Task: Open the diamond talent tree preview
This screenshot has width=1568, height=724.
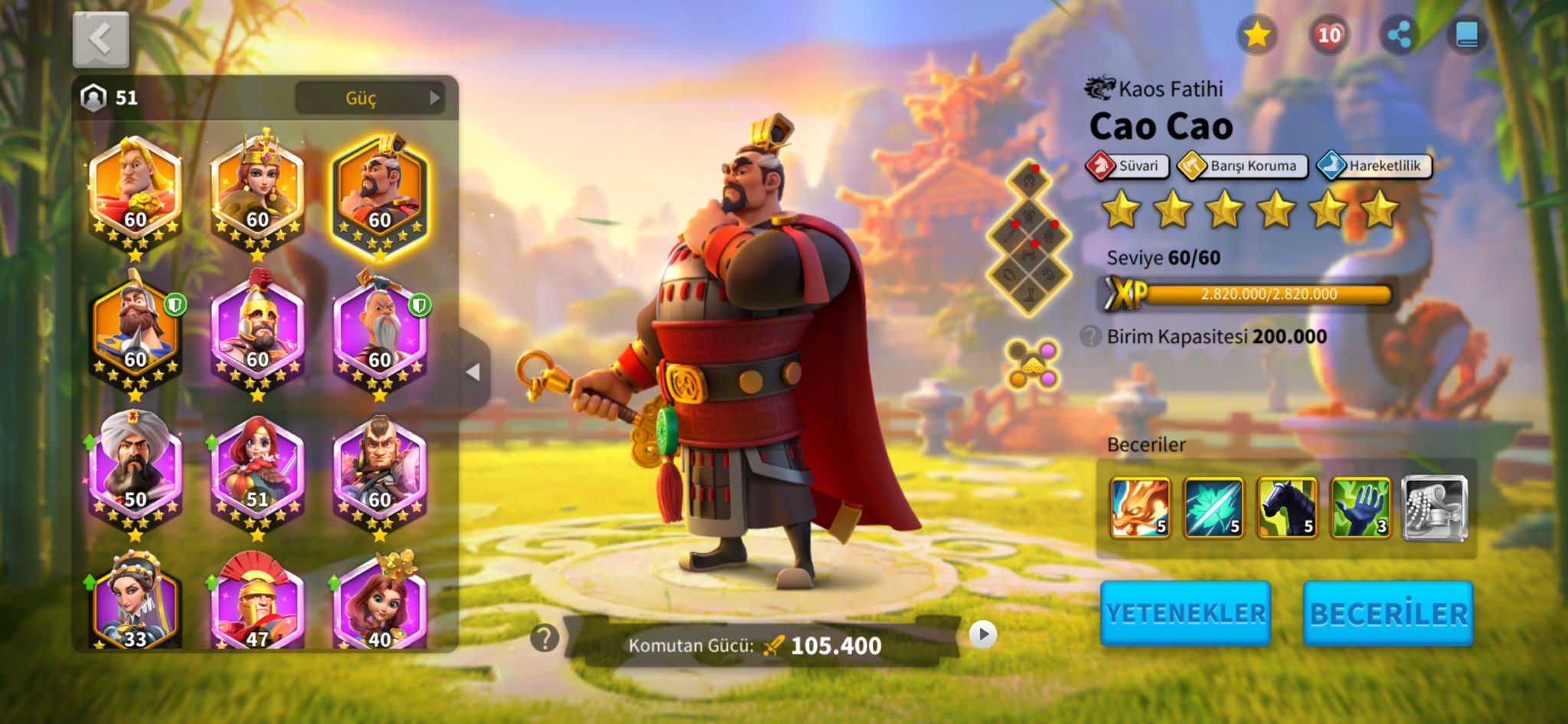Action: coord(1029,239)
